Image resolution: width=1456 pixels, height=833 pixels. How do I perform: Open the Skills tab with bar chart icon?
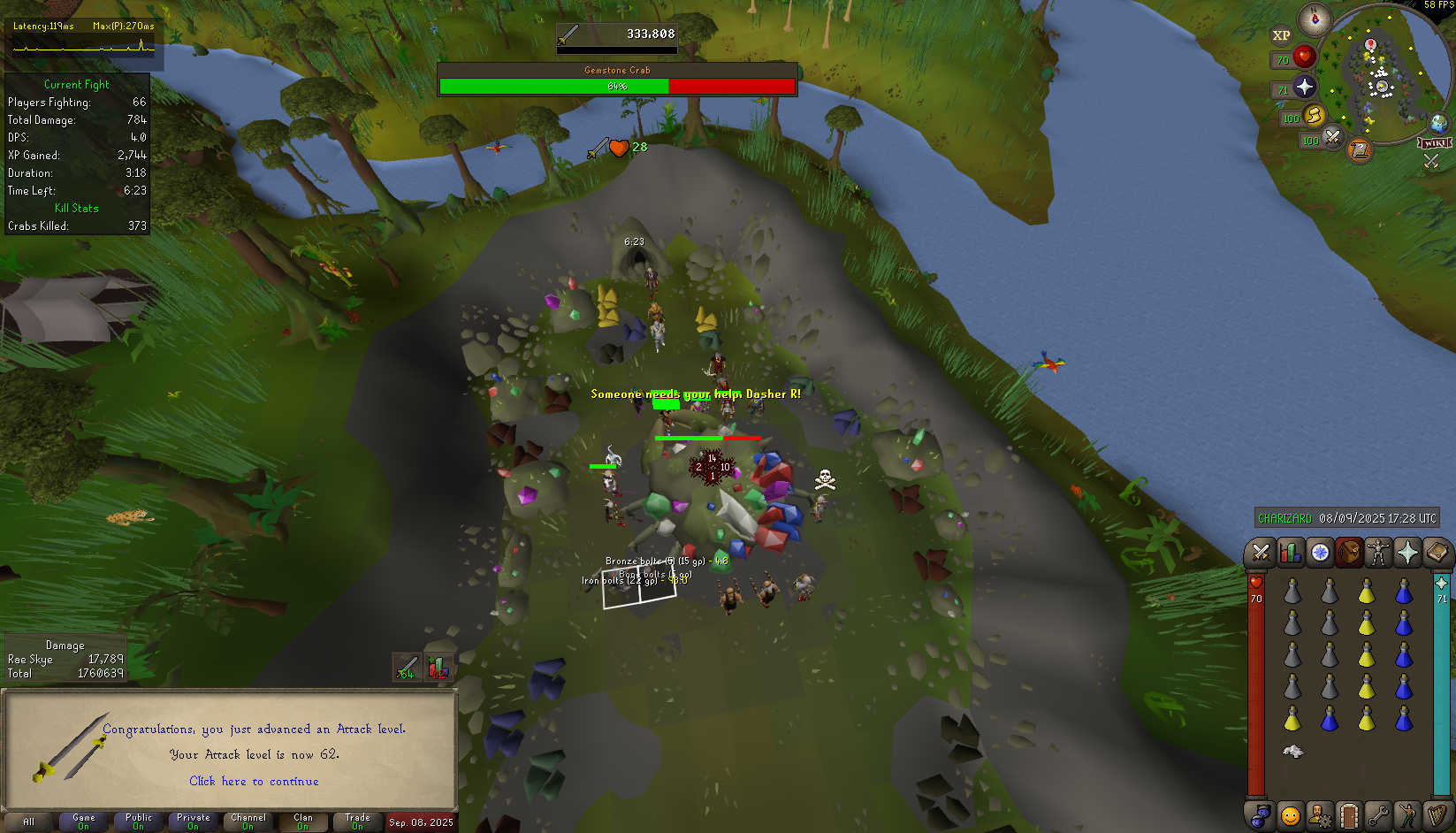[x=1291, y=553]
